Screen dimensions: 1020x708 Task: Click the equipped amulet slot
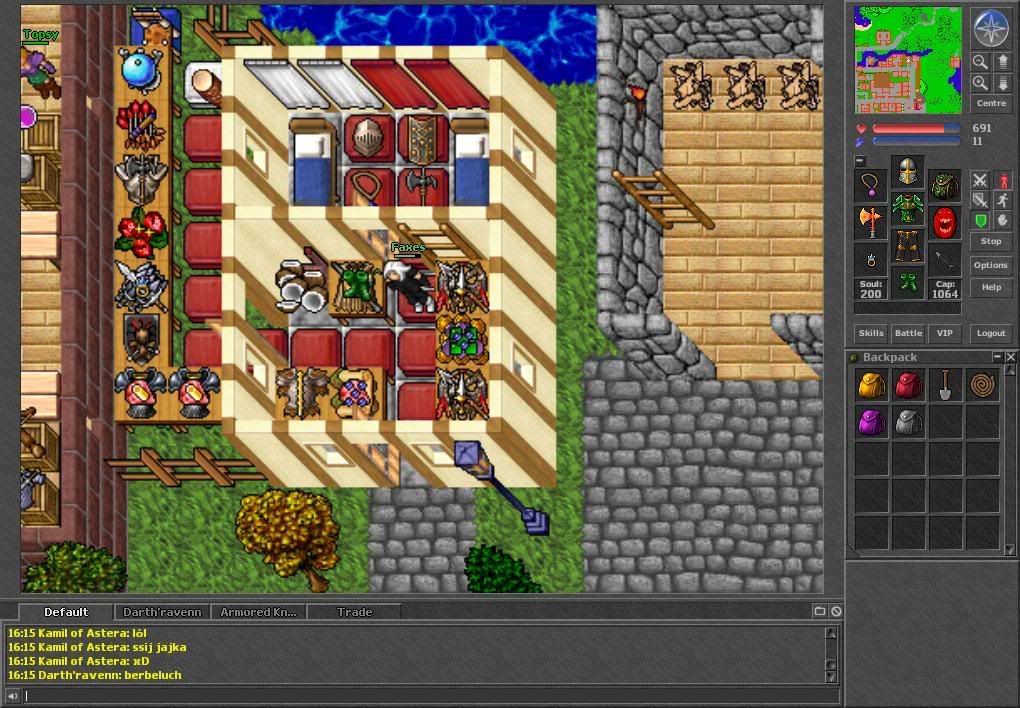coord(871,186)
